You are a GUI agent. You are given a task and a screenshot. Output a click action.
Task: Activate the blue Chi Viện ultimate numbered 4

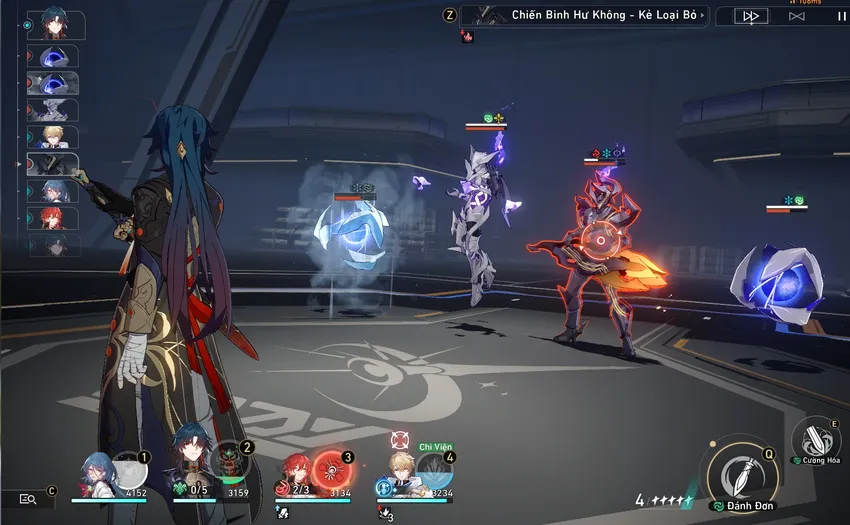(432, 470)
